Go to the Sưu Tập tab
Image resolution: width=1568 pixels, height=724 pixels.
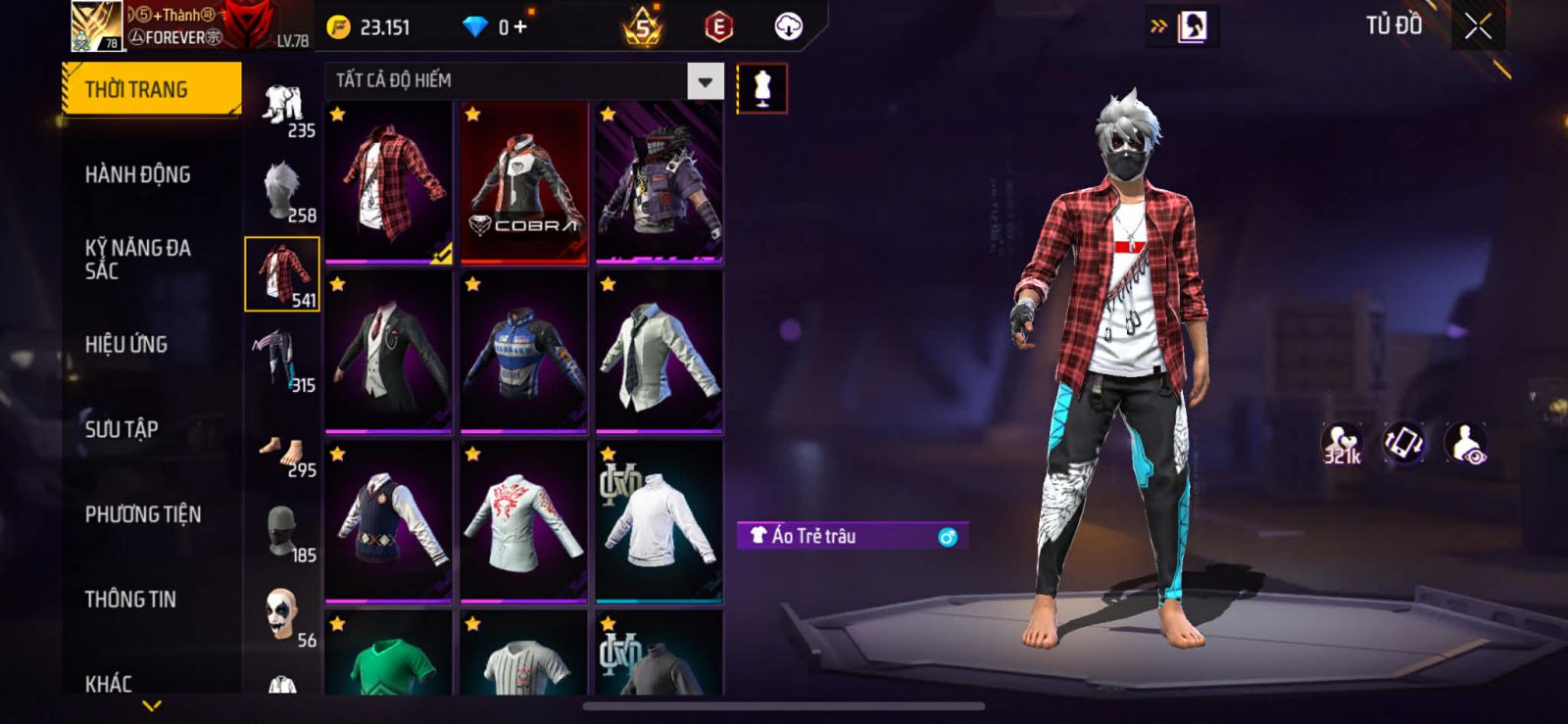tap(122, 429)
